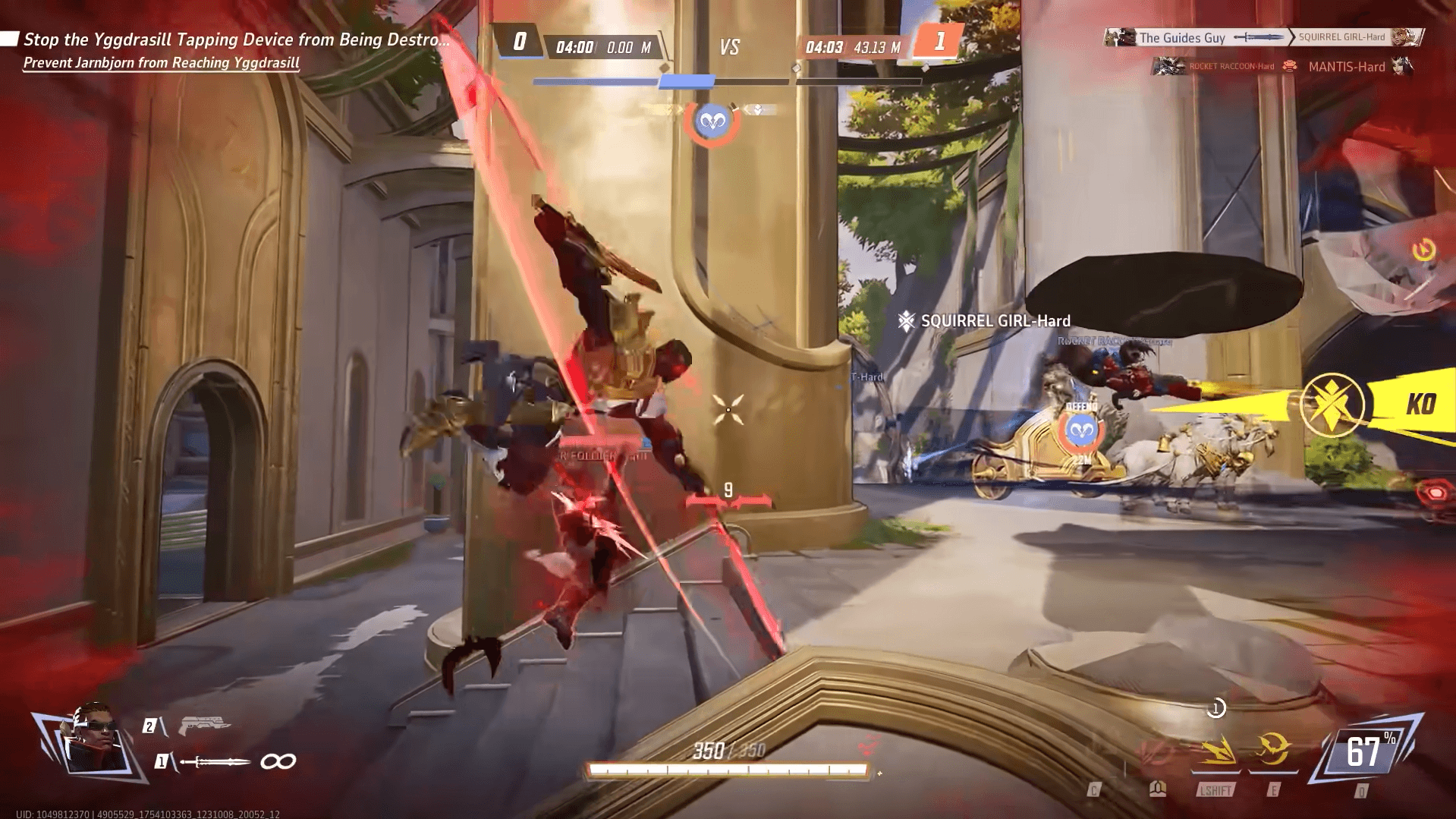Select the DEFEND payload marker
Image resolution: width=1456 pixels, height=819 pixels.
click(x=1081, y=430)
